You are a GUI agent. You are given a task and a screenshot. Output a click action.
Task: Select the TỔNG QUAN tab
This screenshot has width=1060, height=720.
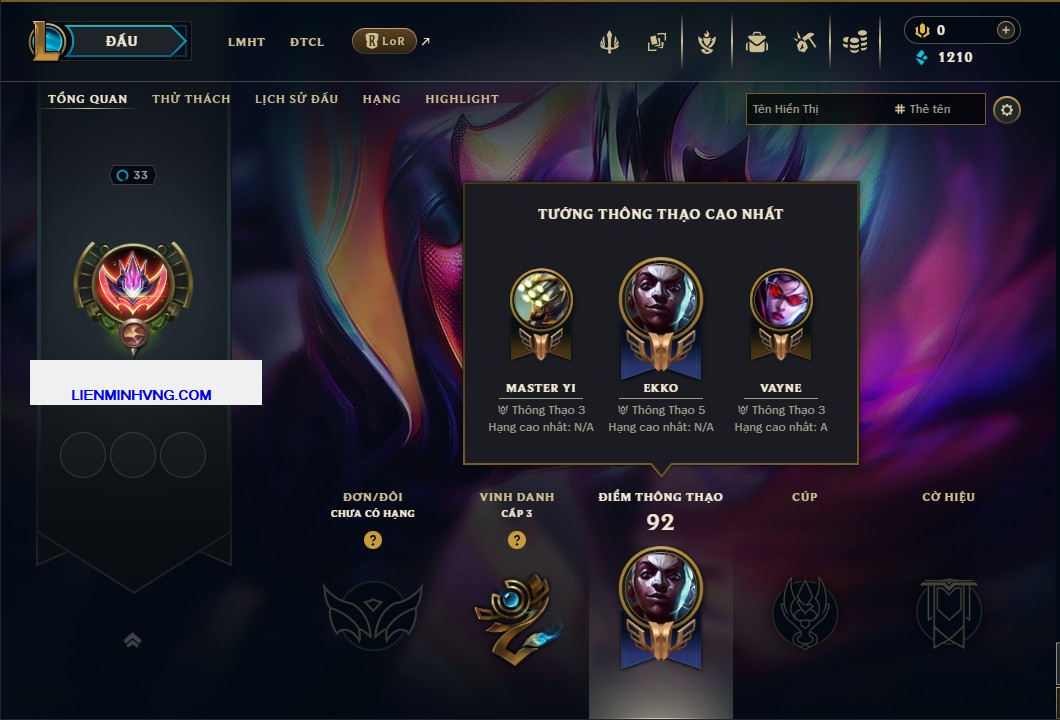coord(88,99)
